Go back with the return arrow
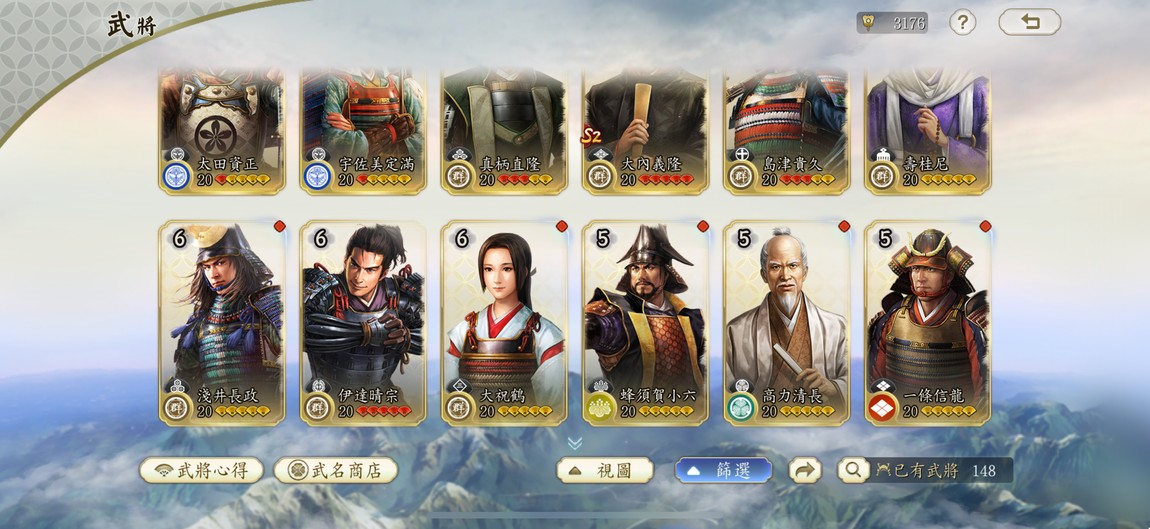This screenshot has height=529, width=1150. click(x=1029, y=22)
